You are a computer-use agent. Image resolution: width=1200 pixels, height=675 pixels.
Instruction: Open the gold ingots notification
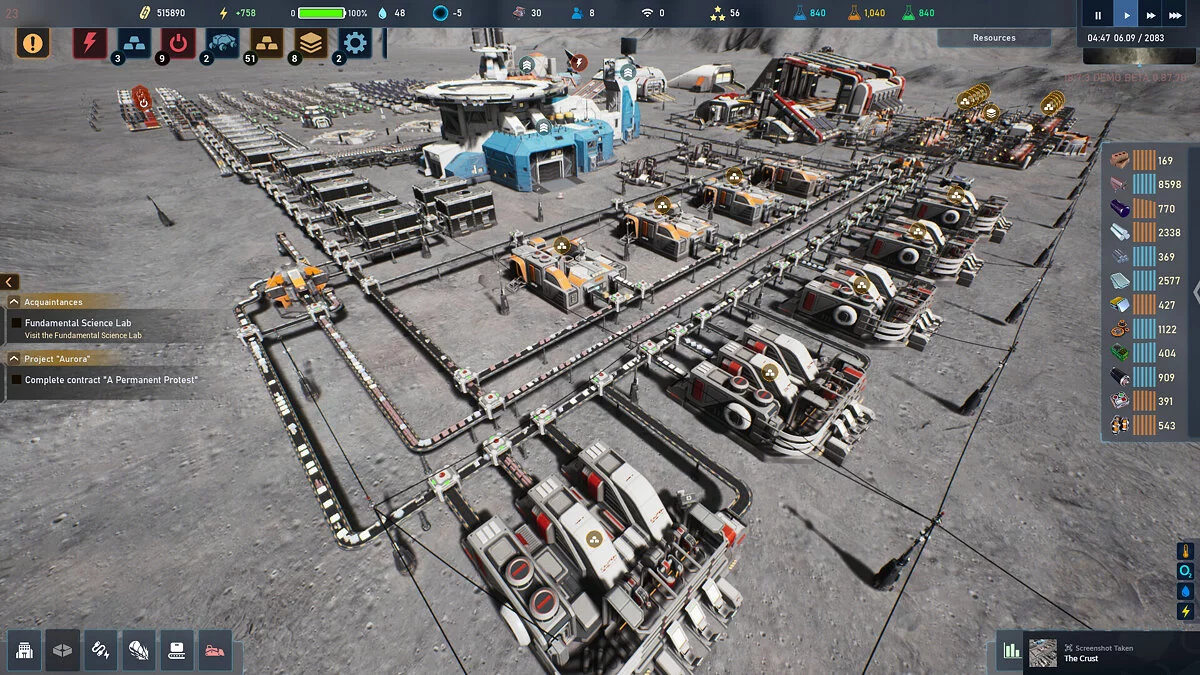pos(266,43)
